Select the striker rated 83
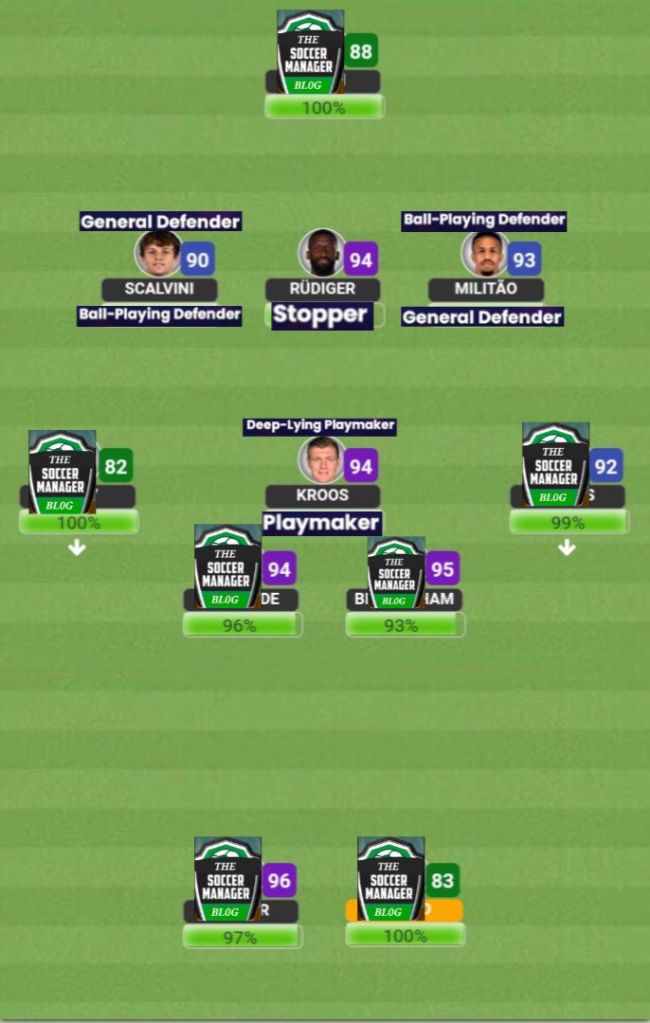The image size is (650, 1023). click(391, 879)
